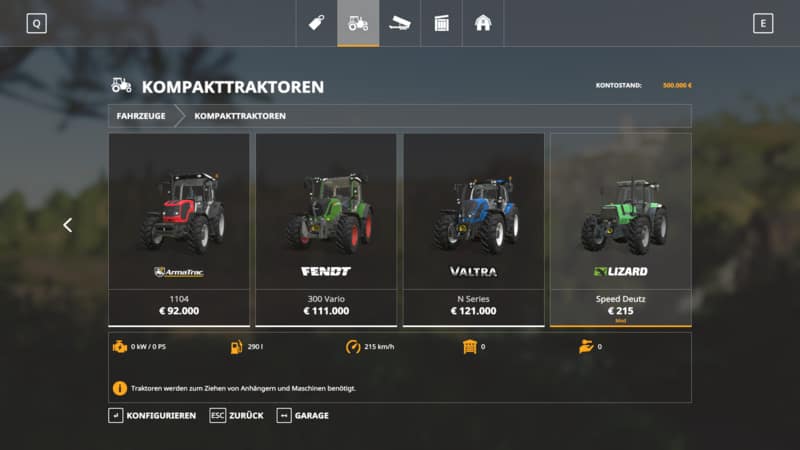Screen dimensions: 800x450
Task: Open the trailer tools tab
Action: click(x=400, y=23)
